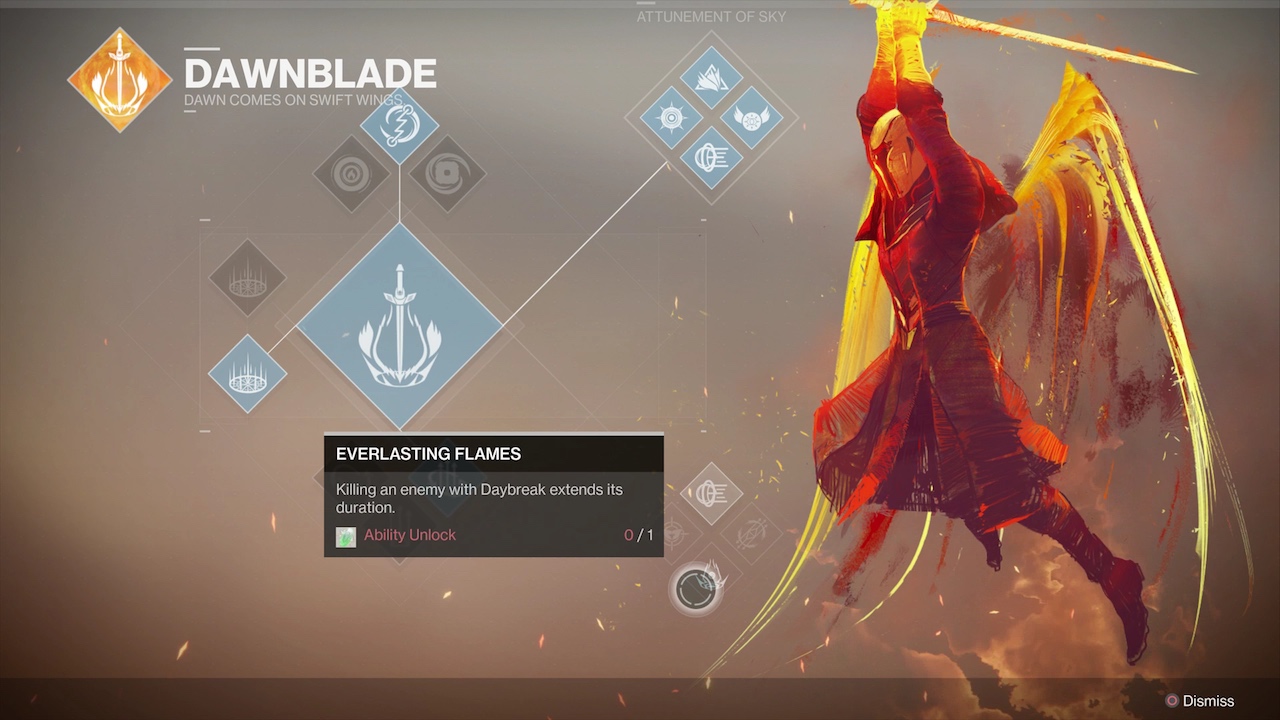Select the blue ring-with-speed-lines Attunement of Sky node
The height and width of the screenshot is (720, 1280).
(711, 157)
